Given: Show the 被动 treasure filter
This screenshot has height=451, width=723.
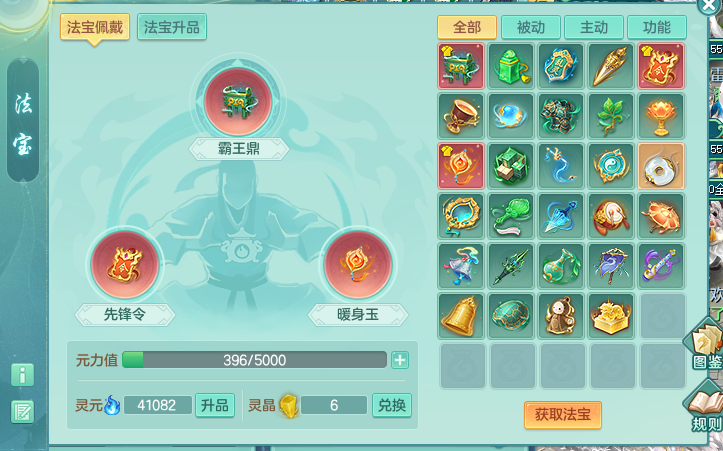Looking at the screenshot, I should click(530, 27).
